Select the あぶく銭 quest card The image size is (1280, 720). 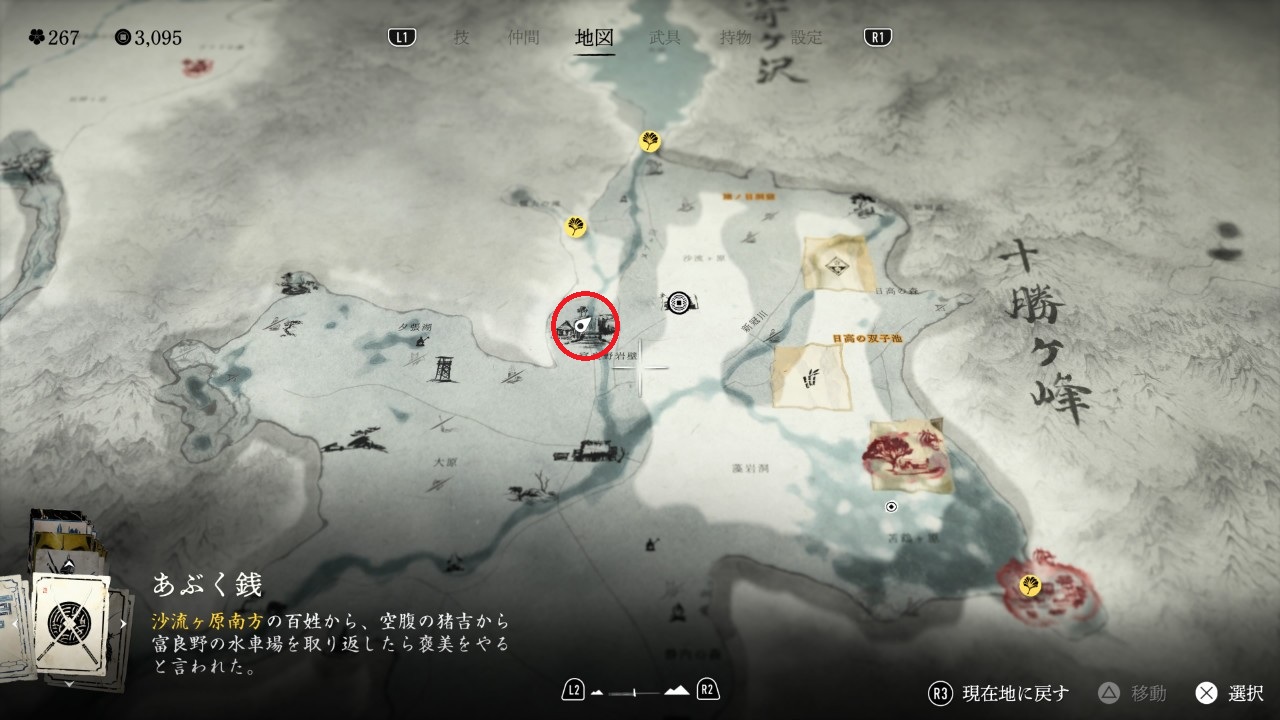(70, 623)
